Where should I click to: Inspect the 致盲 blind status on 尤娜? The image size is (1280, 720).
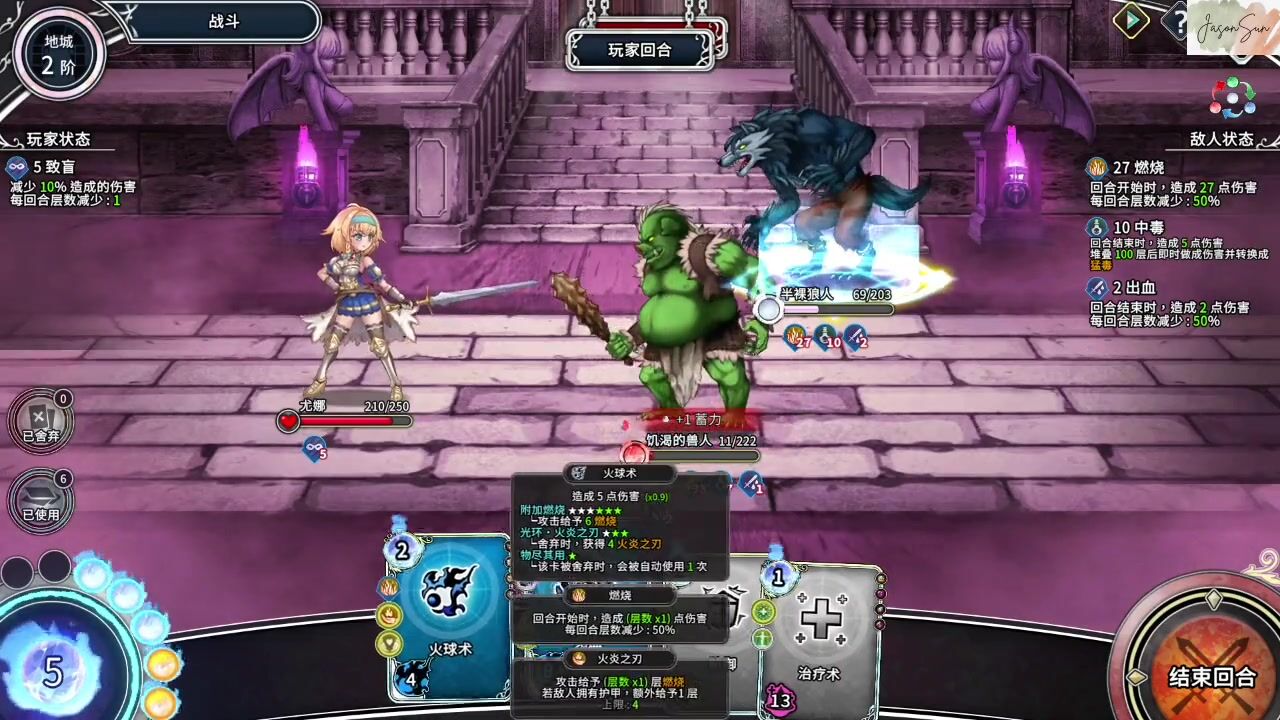pos(315,448)
